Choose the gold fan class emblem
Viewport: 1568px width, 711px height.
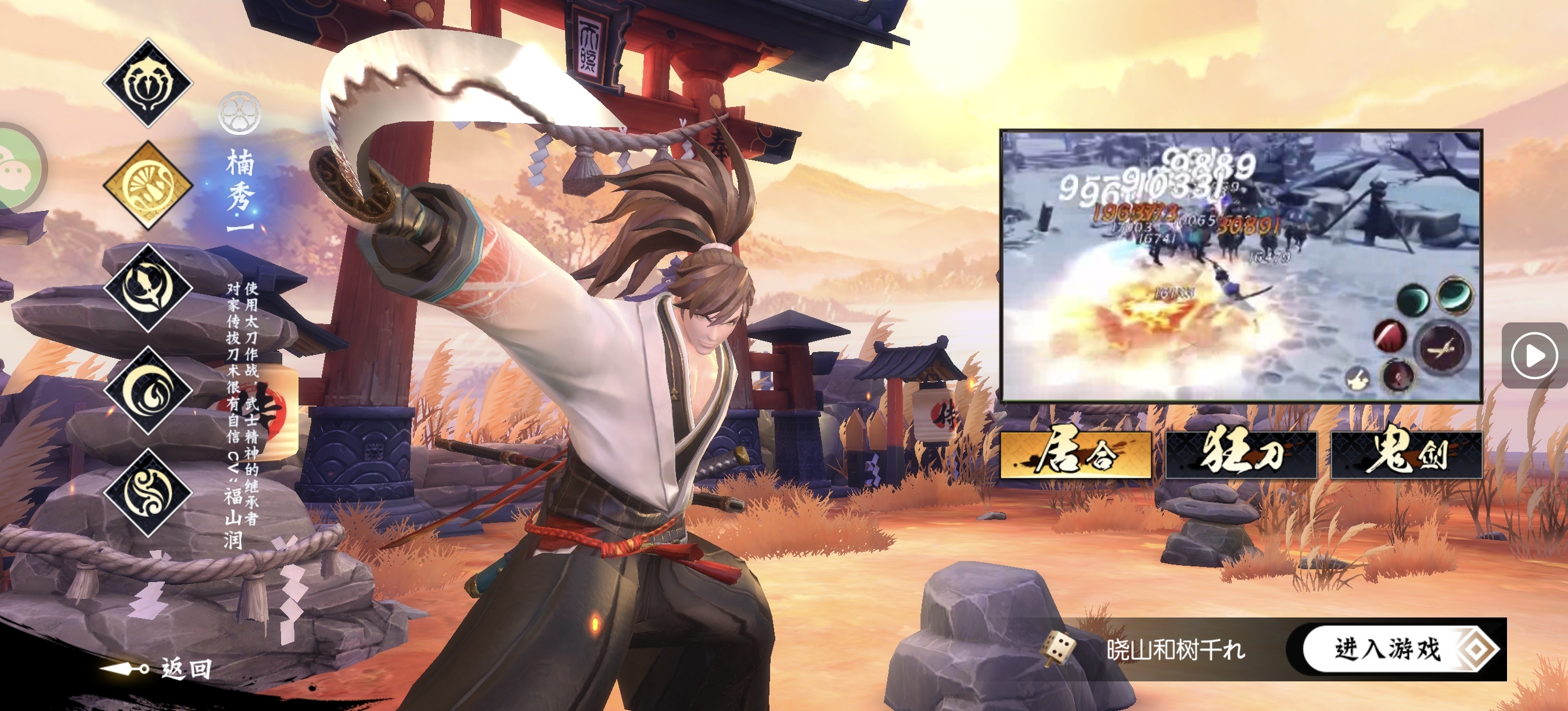(x=148, y=185)
